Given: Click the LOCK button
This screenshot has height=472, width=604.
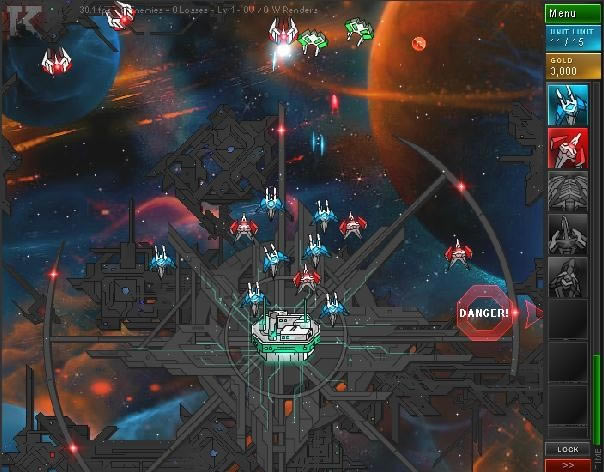Looking at the screenshot, I should (567, 449).
